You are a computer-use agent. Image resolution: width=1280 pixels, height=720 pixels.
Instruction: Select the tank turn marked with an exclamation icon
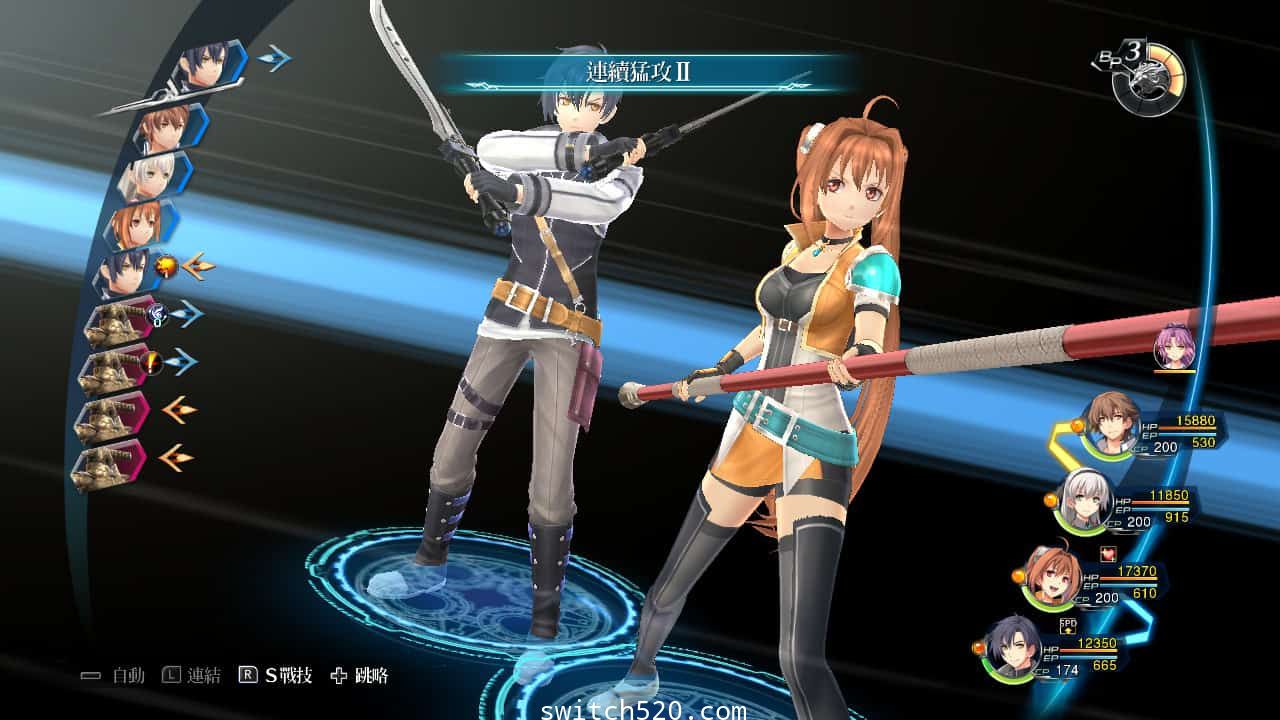[x=117, y=364]
